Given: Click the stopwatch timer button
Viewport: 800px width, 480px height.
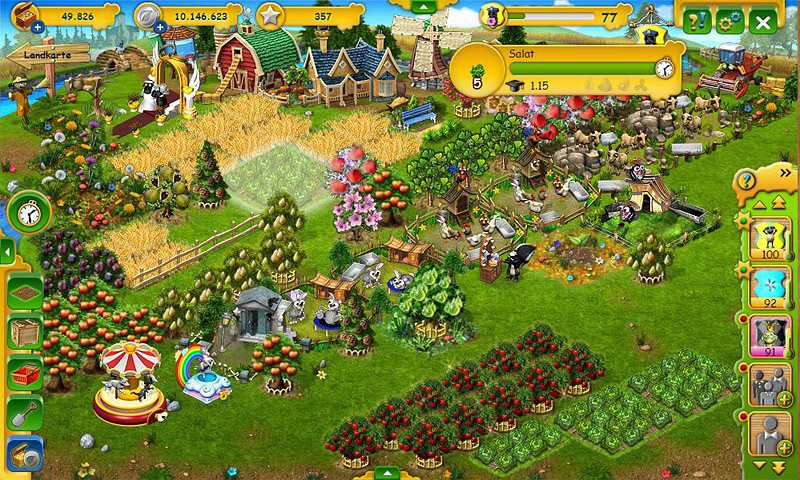Looking at the screenshot, I should point(28,213).
